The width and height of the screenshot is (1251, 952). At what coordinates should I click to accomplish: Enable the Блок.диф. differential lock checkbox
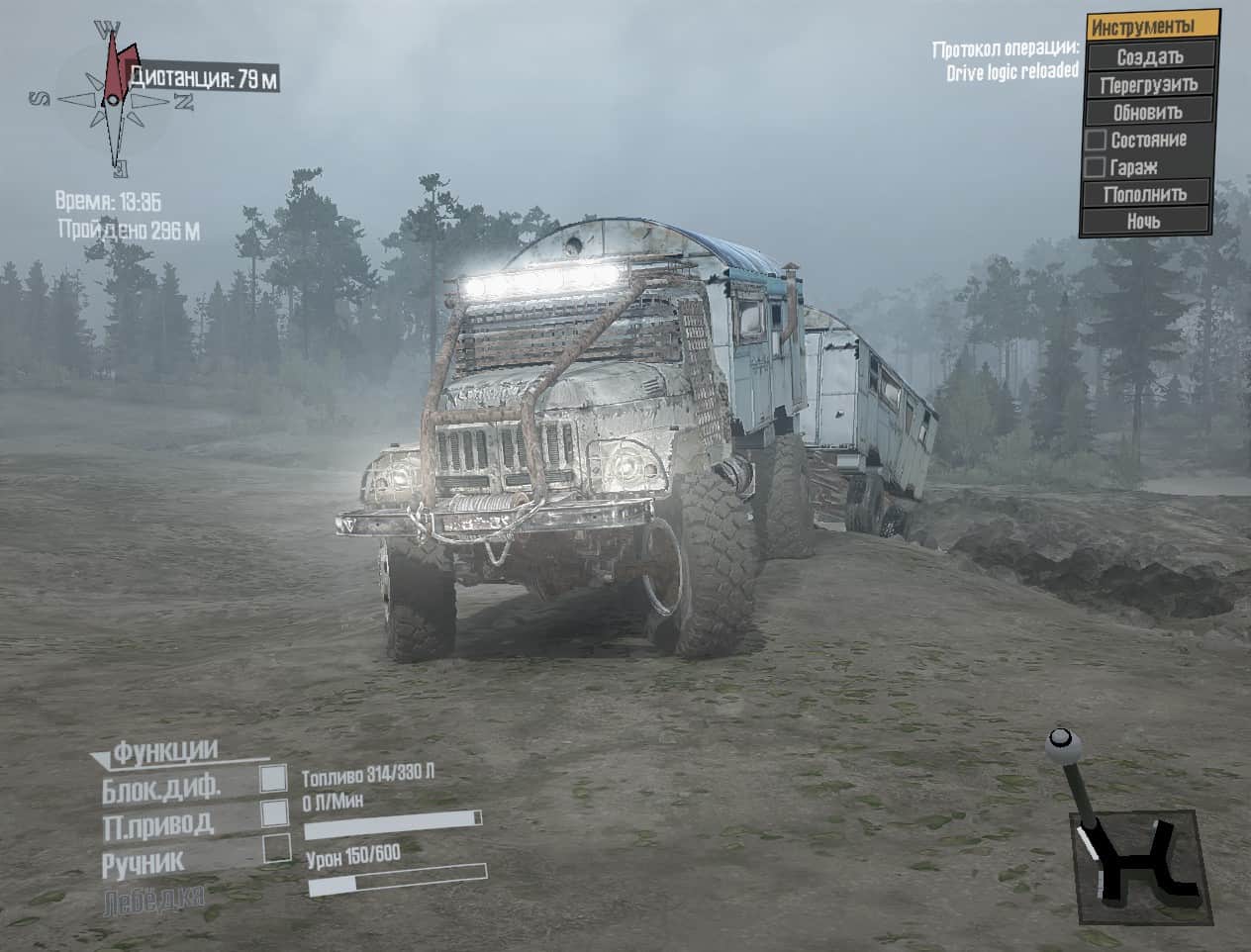[x=273, y=779]
